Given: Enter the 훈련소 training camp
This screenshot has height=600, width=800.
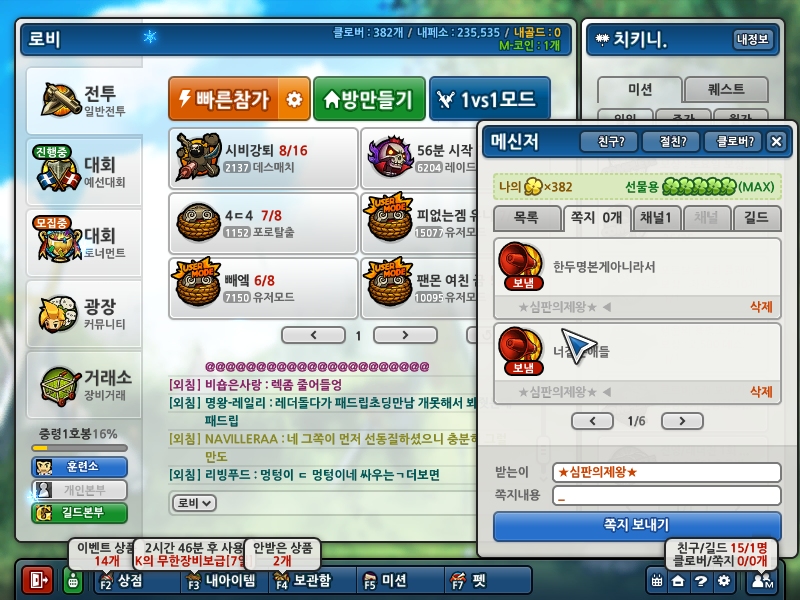Looking at the screenshot, I should (x=80, y=467).
